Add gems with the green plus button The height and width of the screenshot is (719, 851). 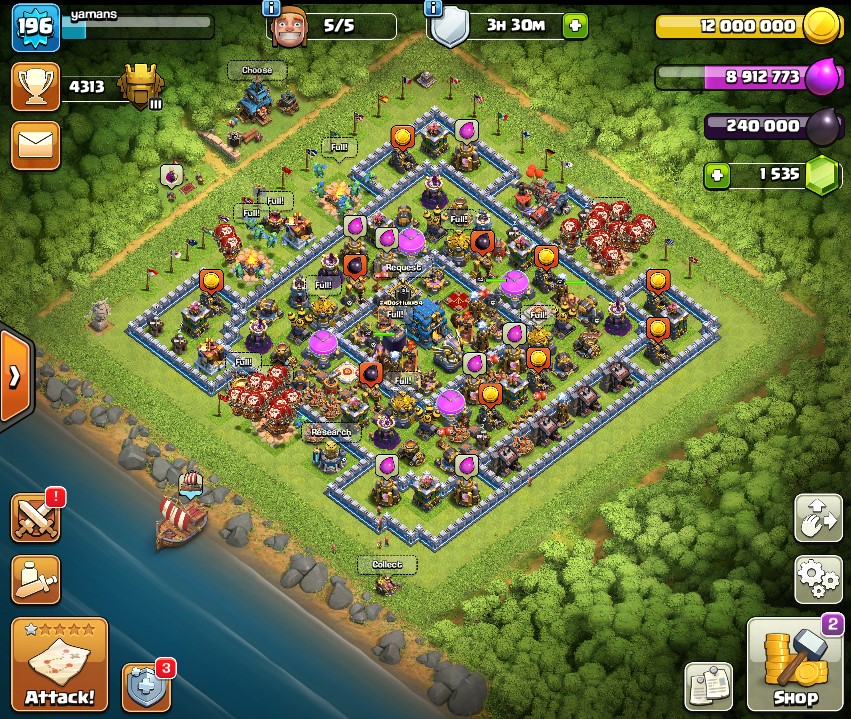[717, 175]
